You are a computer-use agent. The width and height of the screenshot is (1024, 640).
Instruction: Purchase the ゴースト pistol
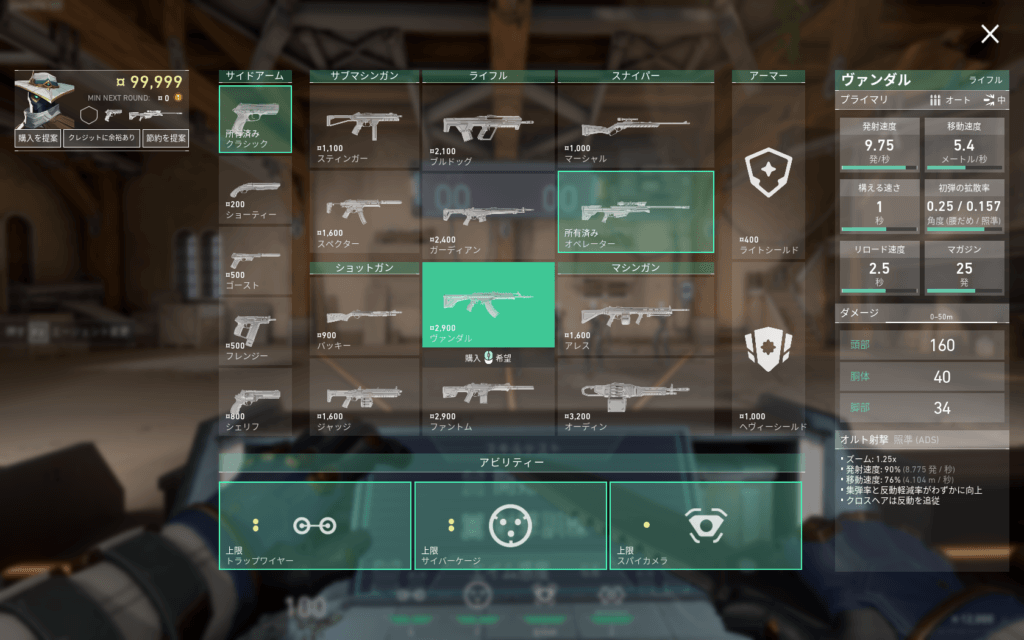tap(255, 260)
